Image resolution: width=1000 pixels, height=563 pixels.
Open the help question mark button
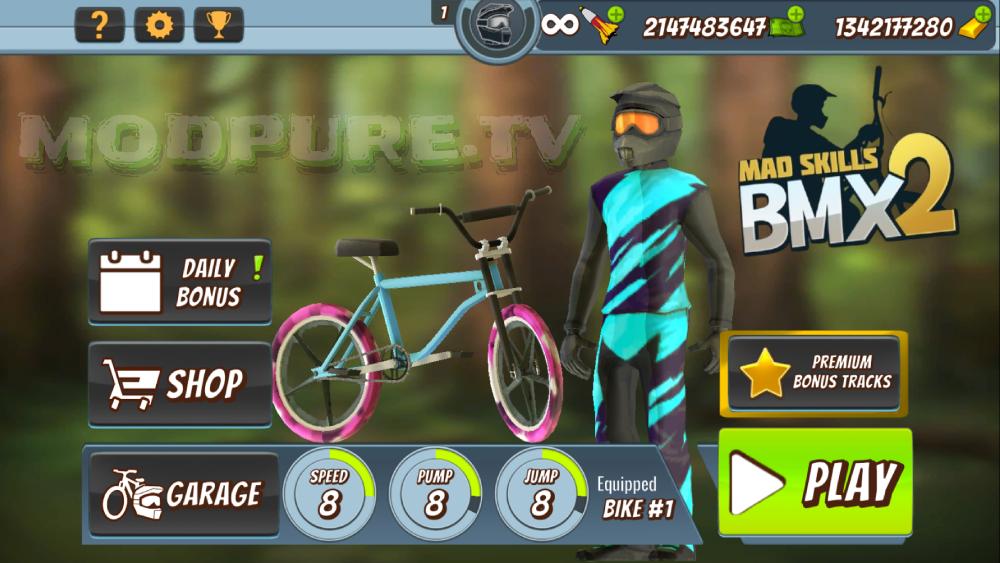point(100,25)
